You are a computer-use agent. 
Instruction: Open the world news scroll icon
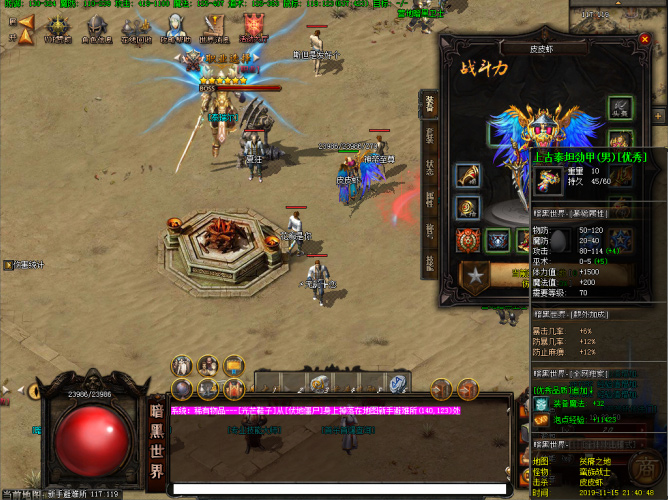[x=214, y=28]
